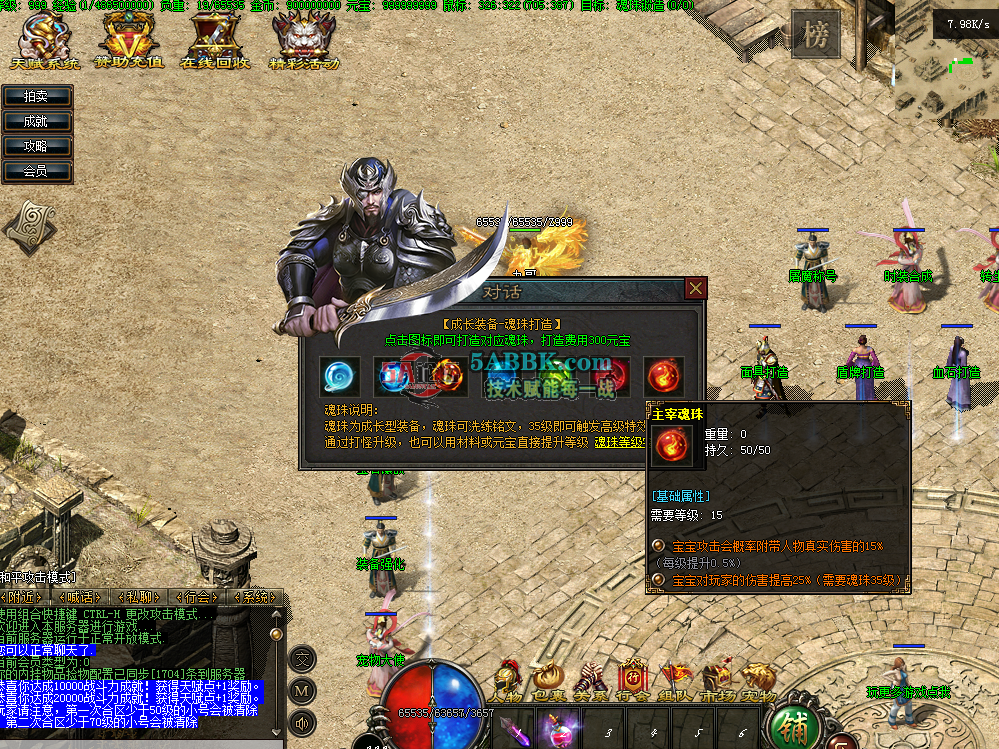Click the 拍卖 auction button

(36, 96)
